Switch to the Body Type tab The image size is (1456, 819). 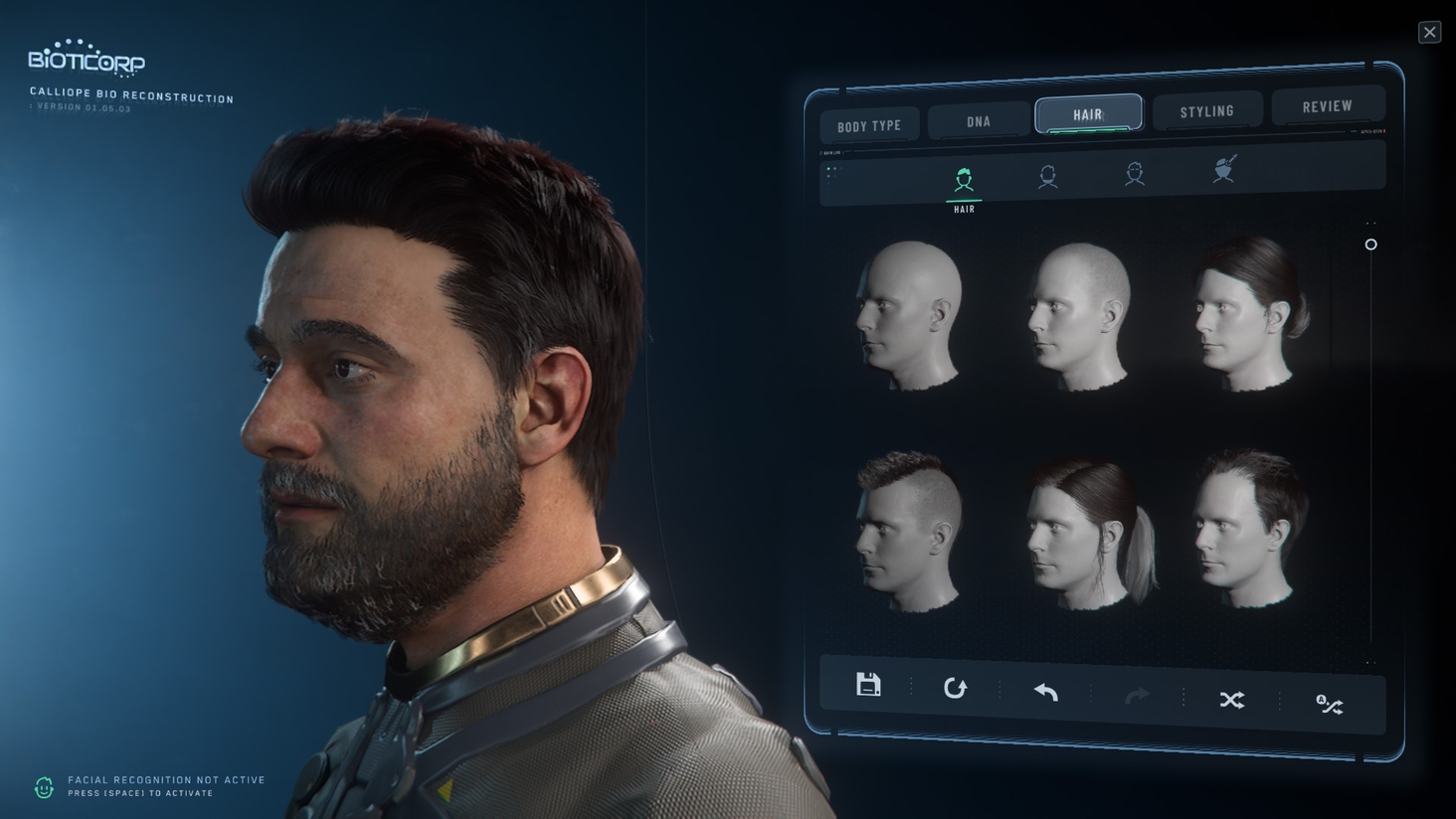pyautogui.click(x=869, y=126)
